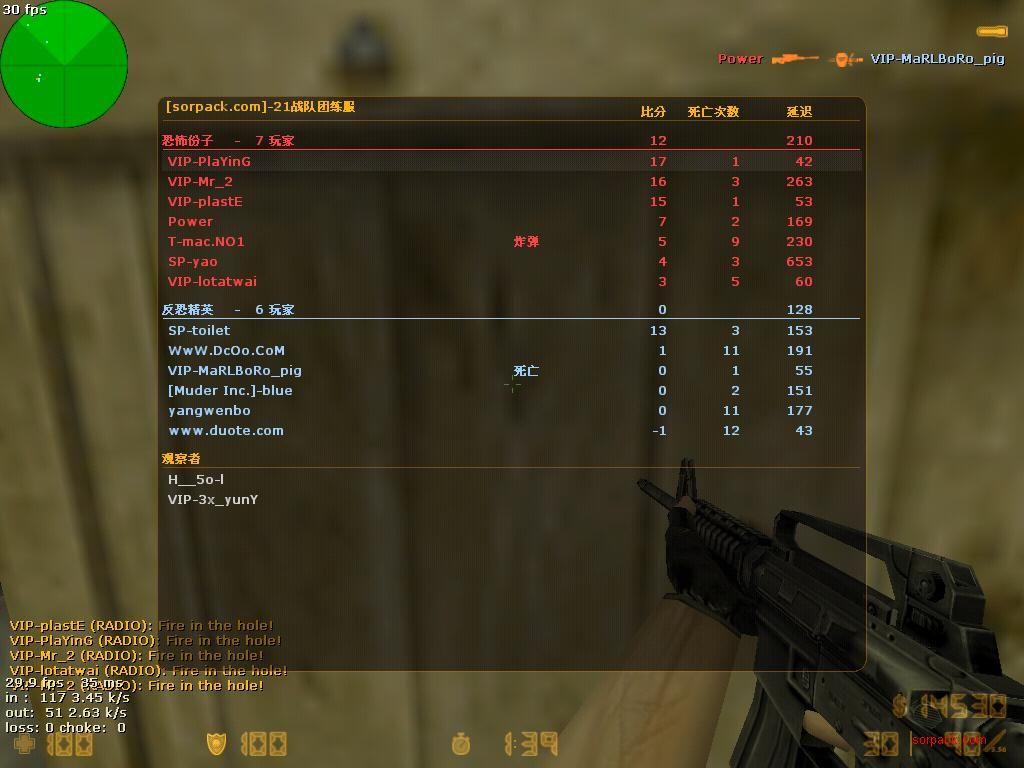The image size is (1024, 768).
Task: Click the VIP-Mr_2 player row
Action: click(x=200, y=181)
